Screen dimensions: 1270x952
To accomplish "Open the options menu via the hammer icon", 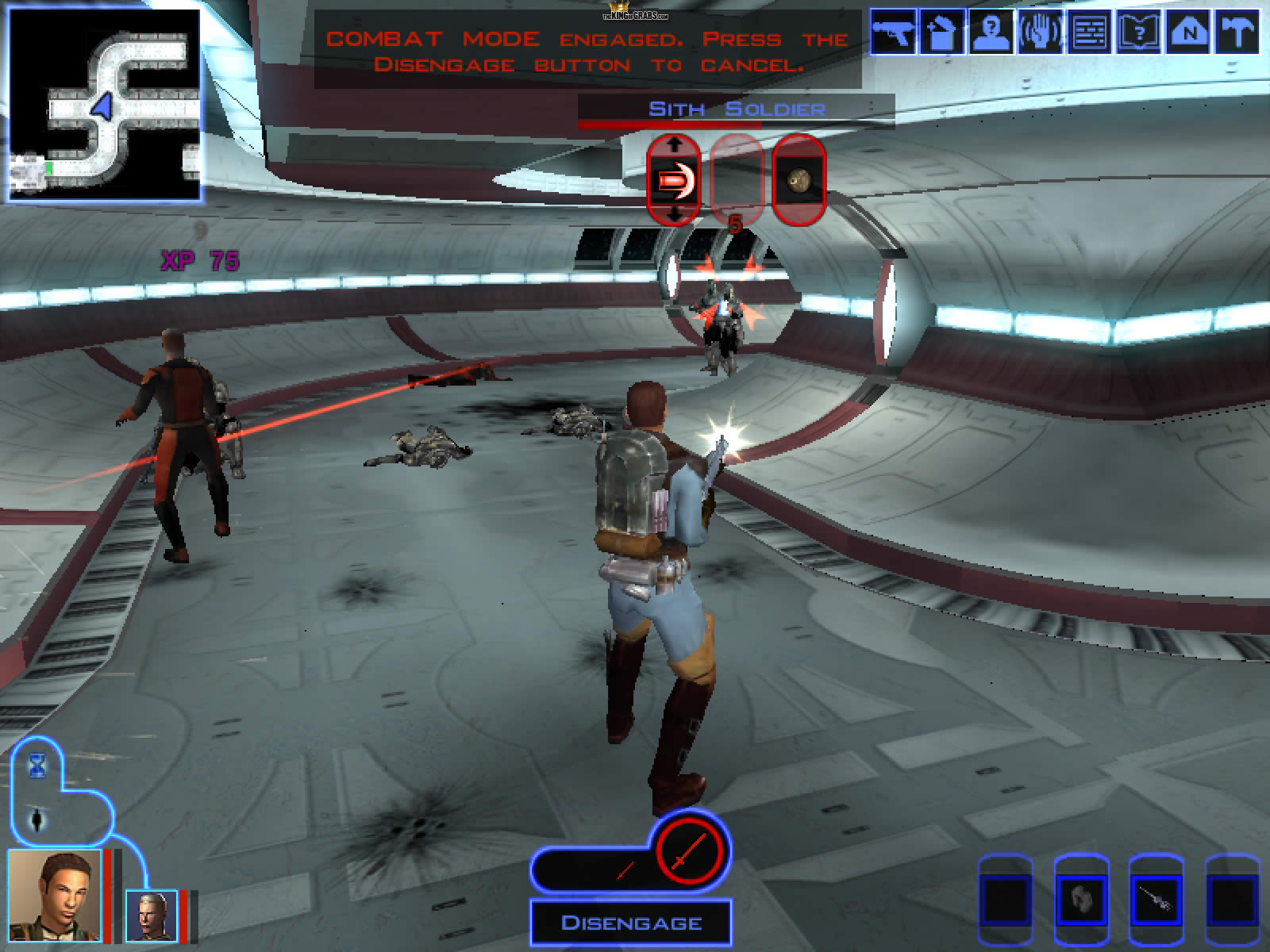I will [x=1237, y=32].
